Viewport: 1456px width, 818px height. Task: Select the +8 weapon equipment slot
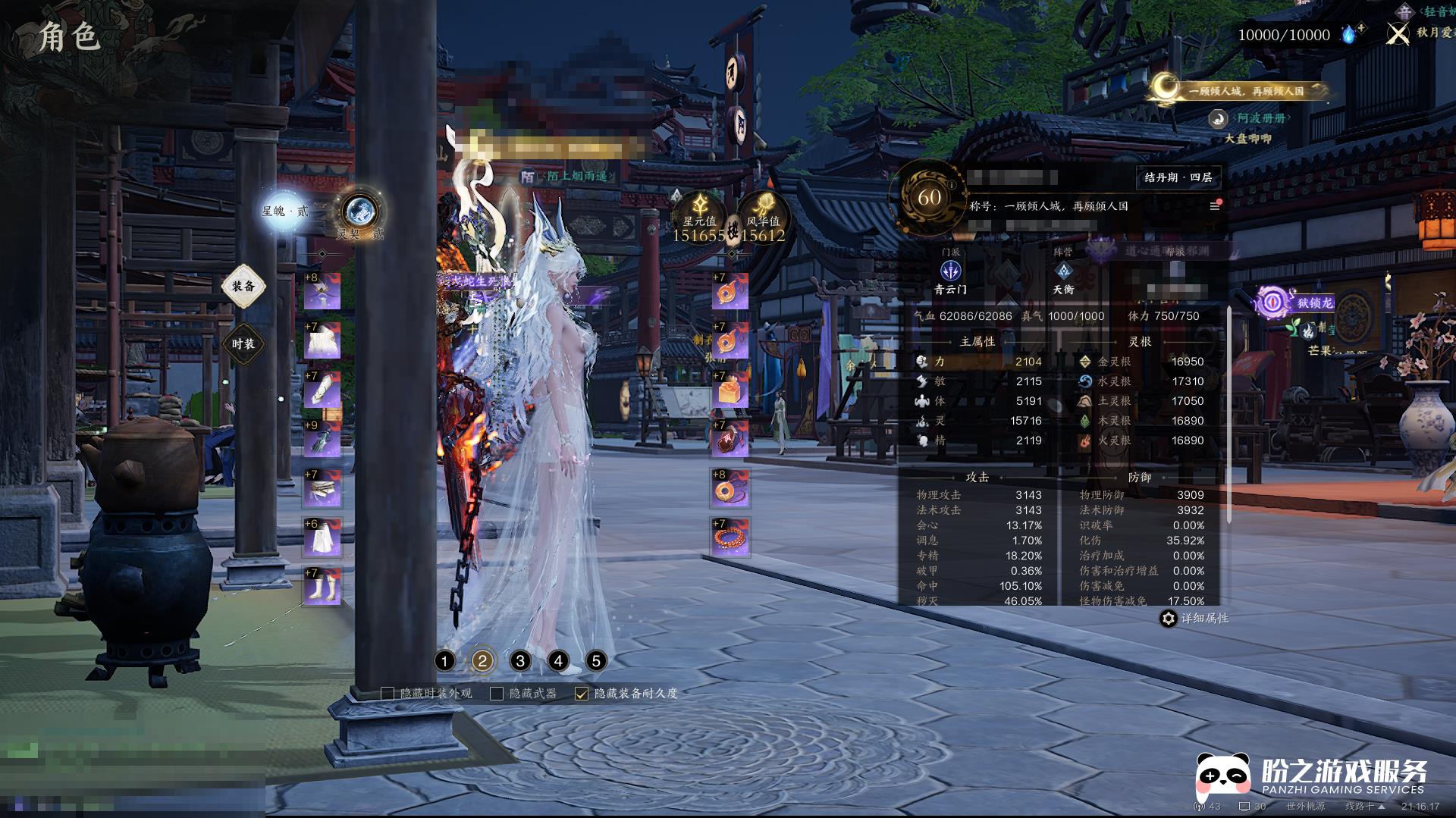tap(322, 292)
